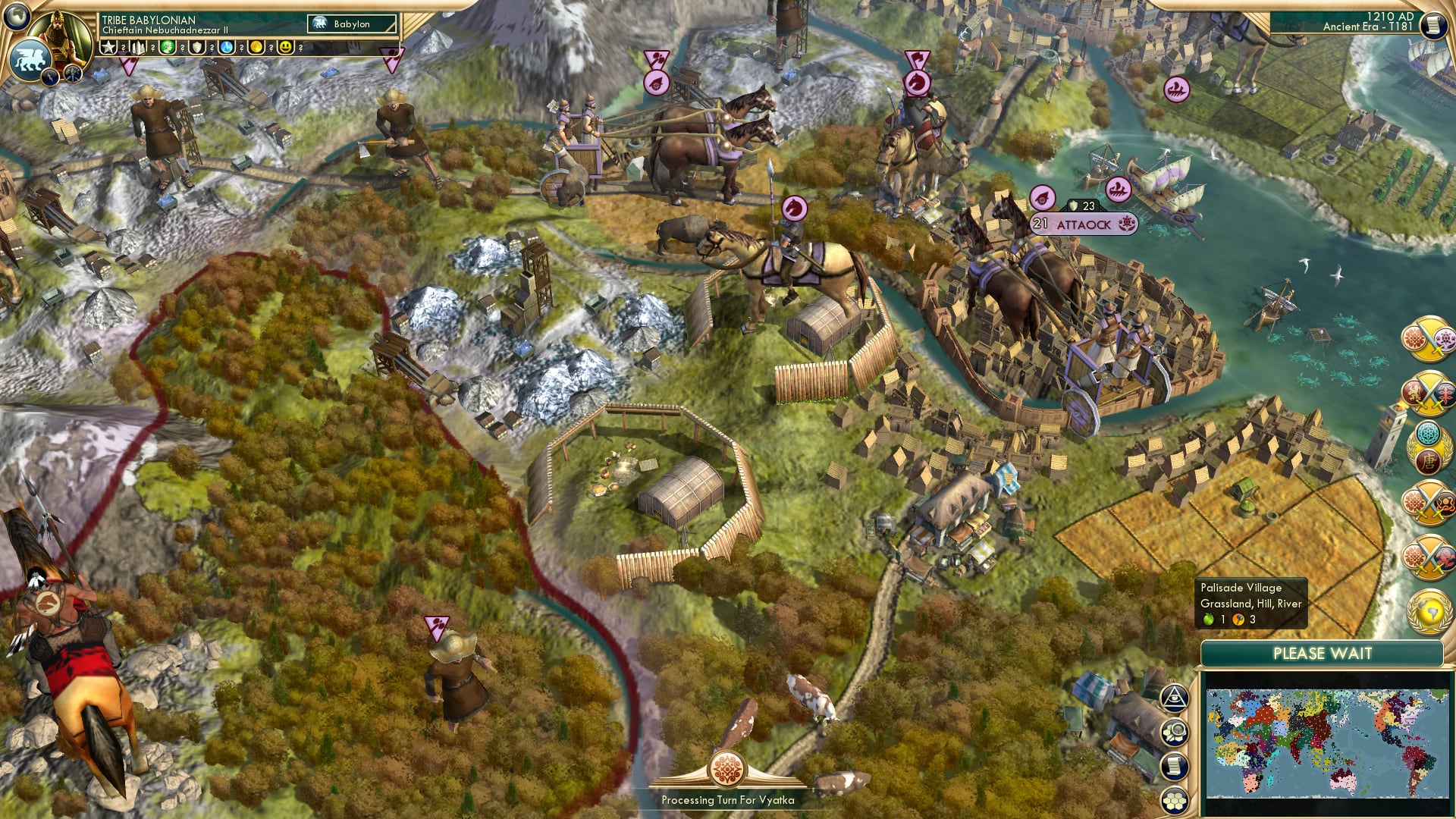This screenshot has width=1456, height=819.
Task: Toggle the map options eye icon
Action: [1174, 698]
